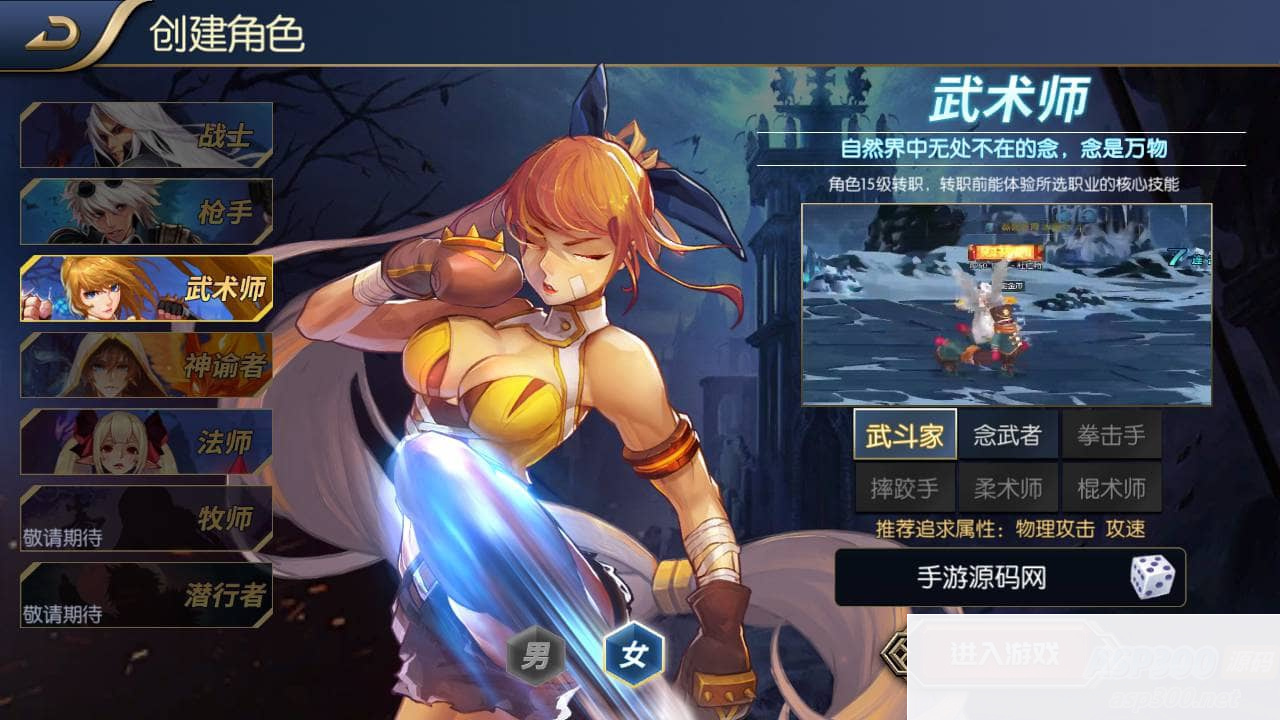
Task: Select the 战士 (Warrior) class portrait
Action: coord(145,135)
